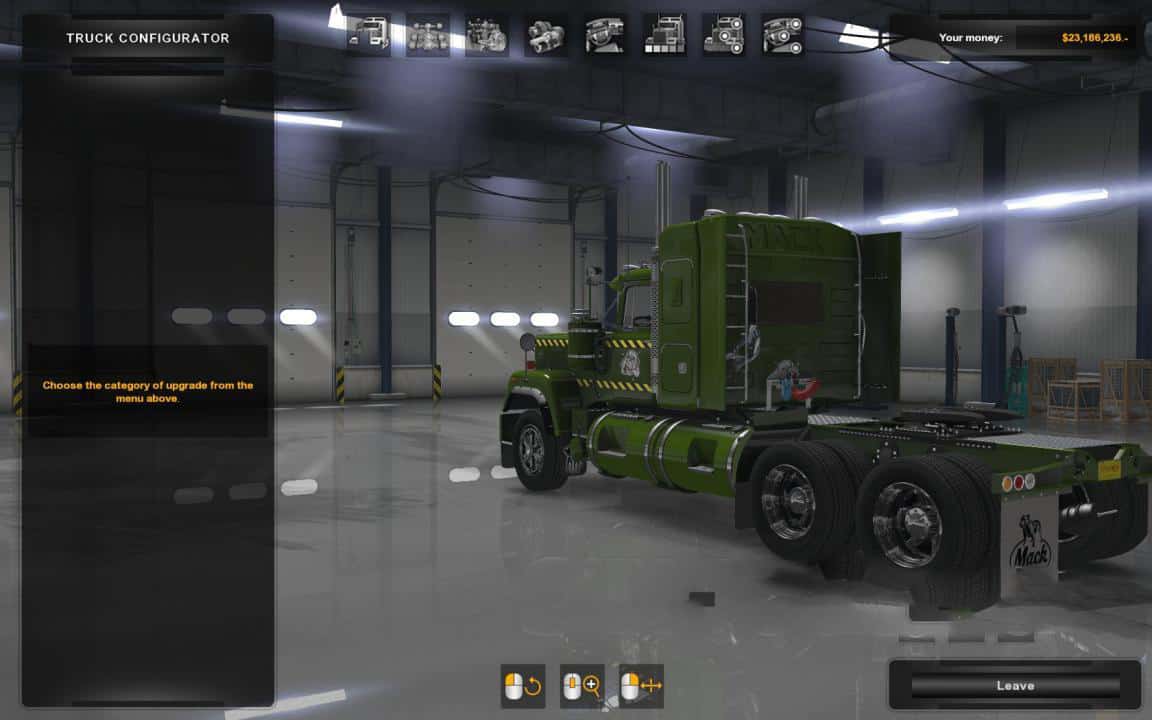This screenshot has height=720, width=1152.
Task: Choose the engine upgrade category
Action: tap(487, 35)
